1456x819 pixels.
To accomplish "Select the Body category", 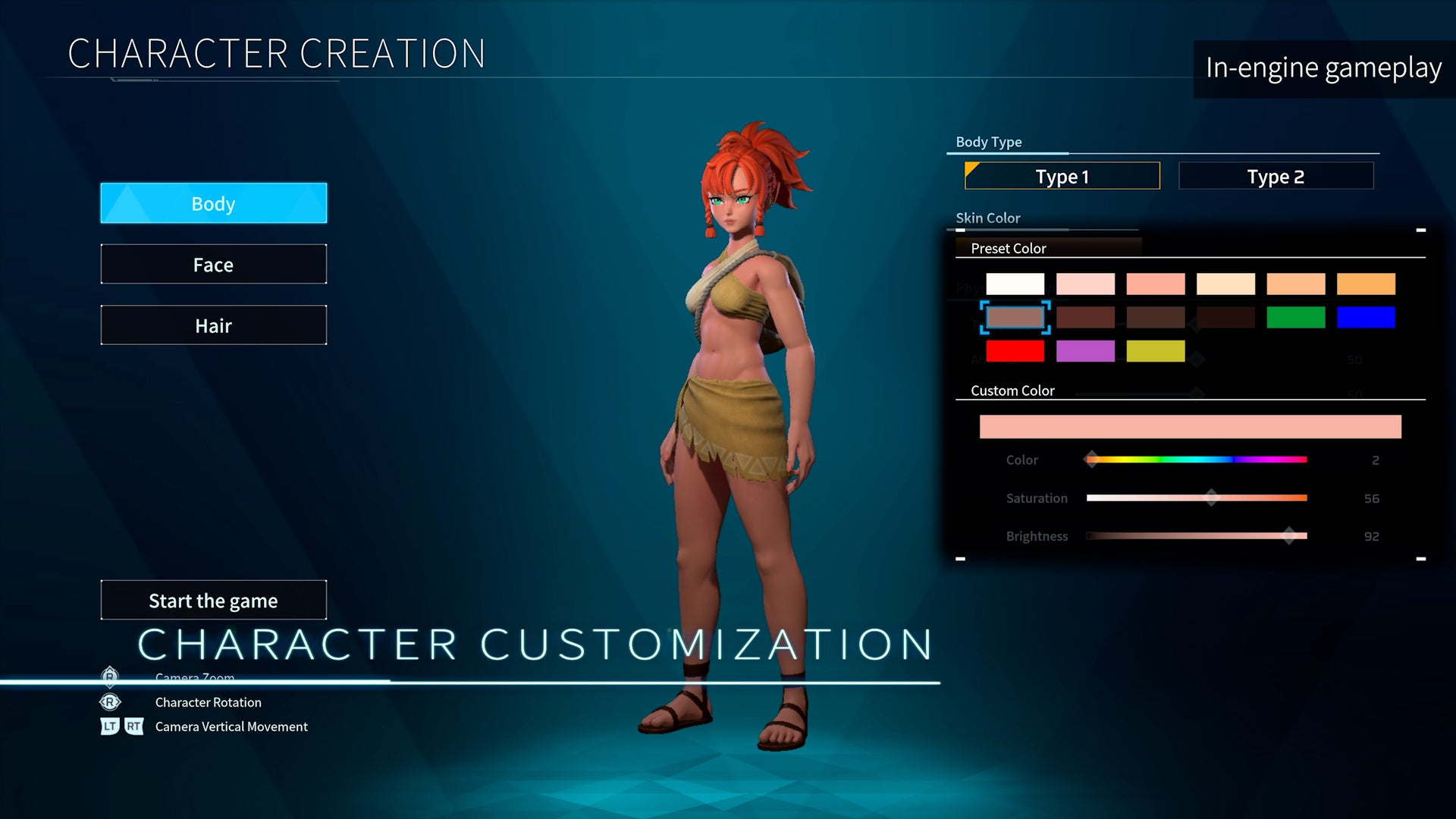I will 213,203.
